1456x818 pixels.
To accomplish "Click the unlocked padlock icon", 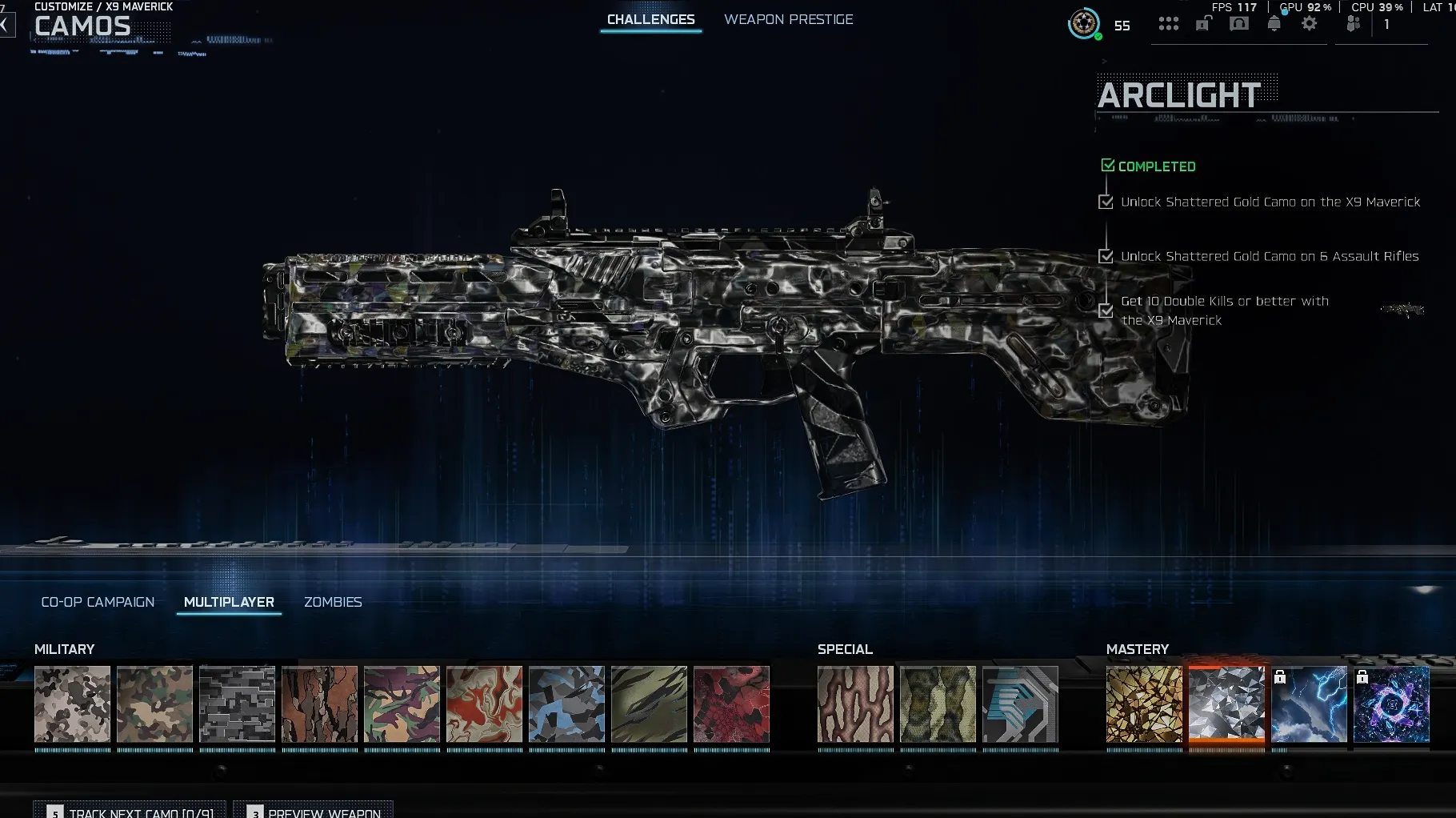I will (x=1202, y=24).
